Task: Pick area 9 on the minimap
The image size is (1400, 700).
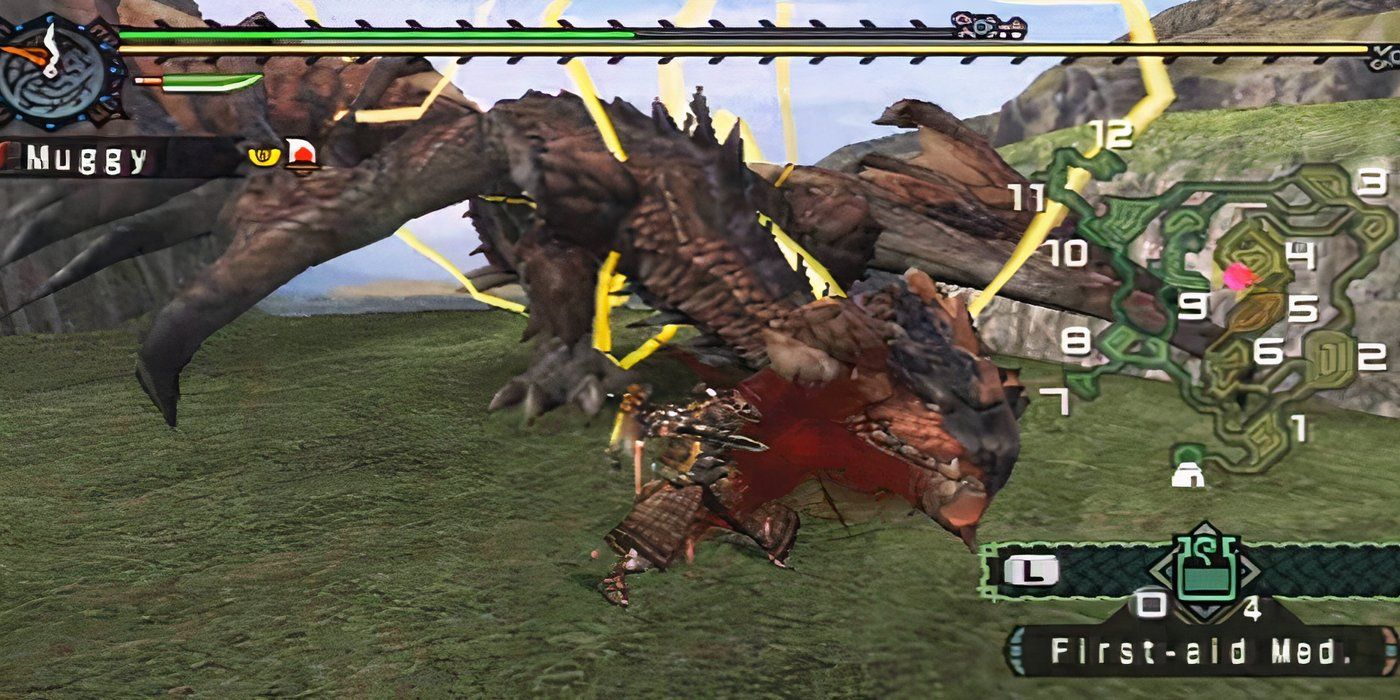Action: pyautogui.click(x=1191, y=306)
